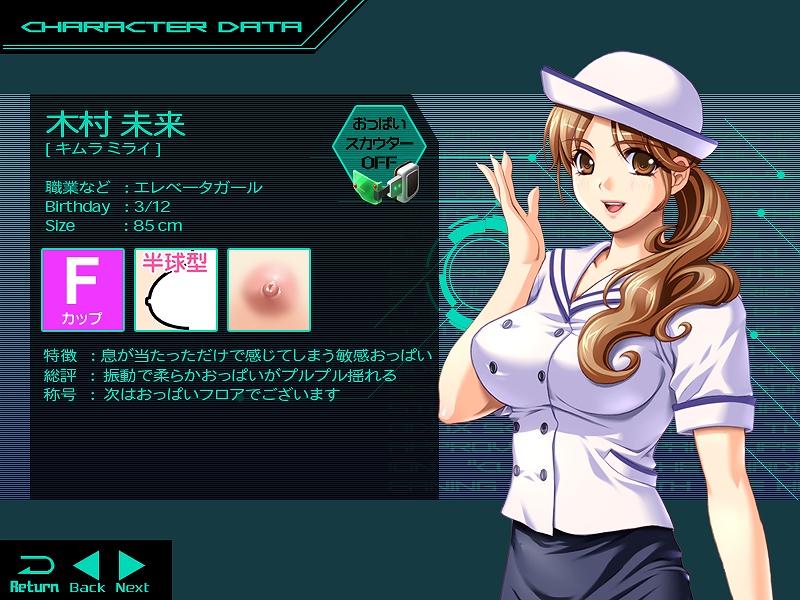Go Back to the previous character
The width and height of the screenshot is (800, 600).
pos(87,572)
